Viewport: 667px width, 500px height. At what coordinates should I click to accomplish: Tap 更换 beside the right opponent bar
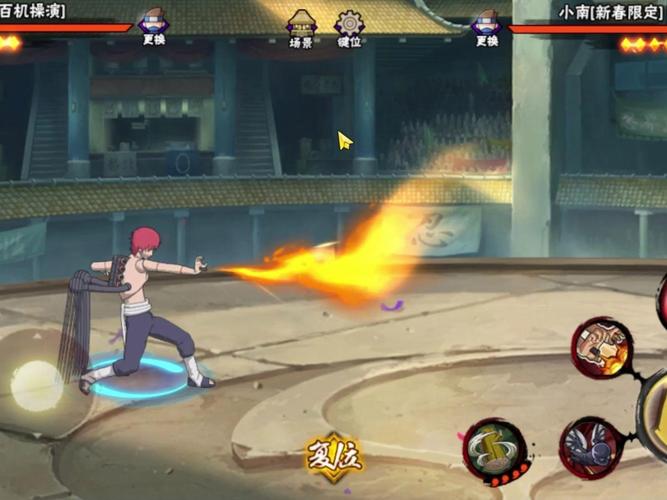(x=487, y=27)
